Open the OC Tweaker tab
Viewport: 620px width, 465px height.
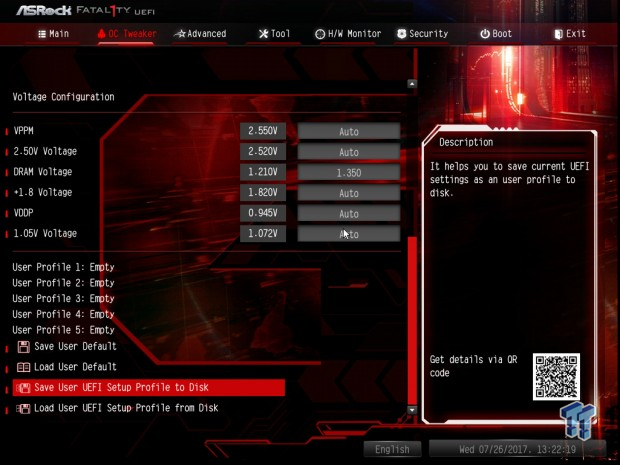pyautogui.click(x=128, y=33)
